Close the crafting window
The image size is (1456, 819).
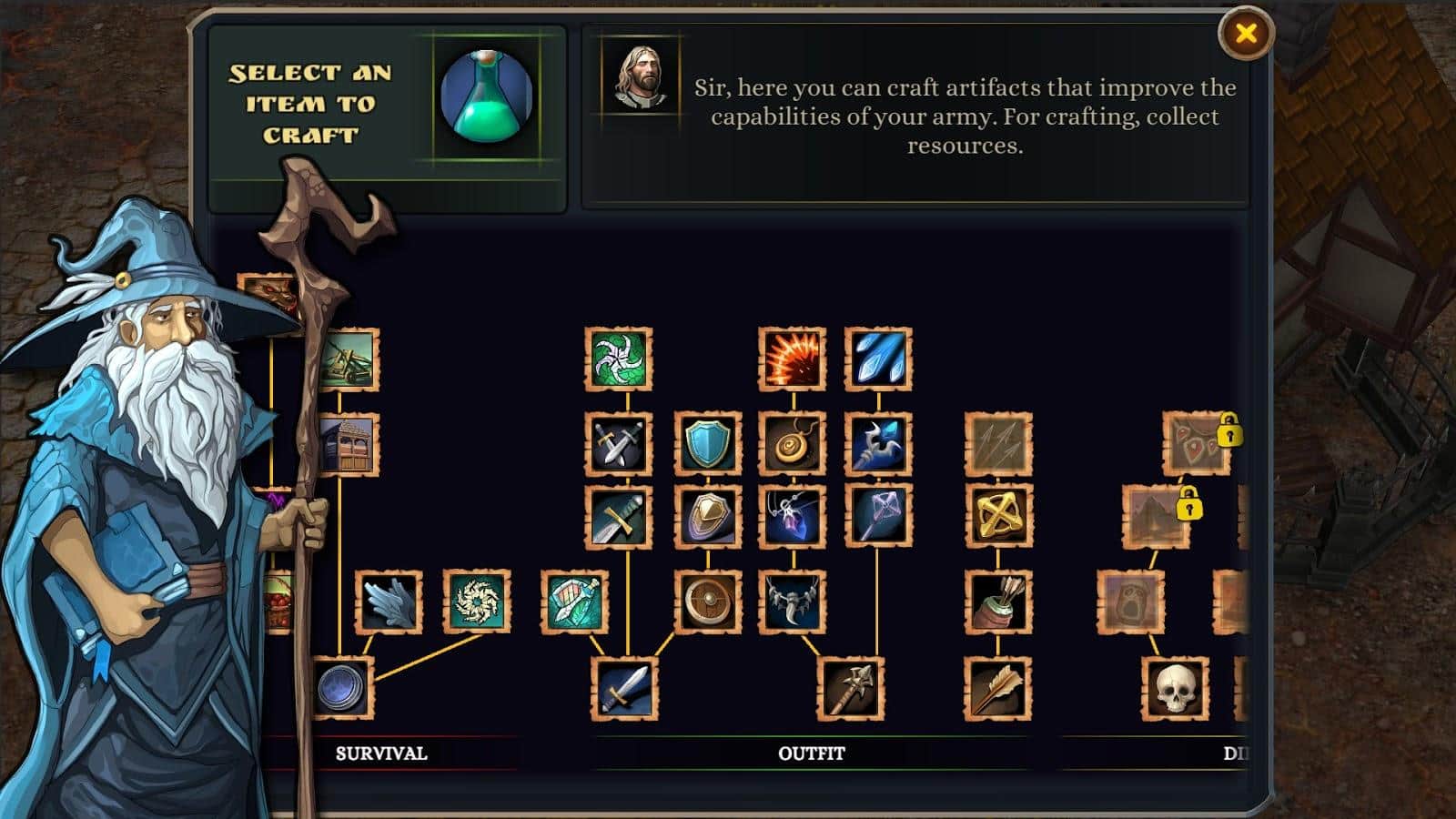[1246, 35]
